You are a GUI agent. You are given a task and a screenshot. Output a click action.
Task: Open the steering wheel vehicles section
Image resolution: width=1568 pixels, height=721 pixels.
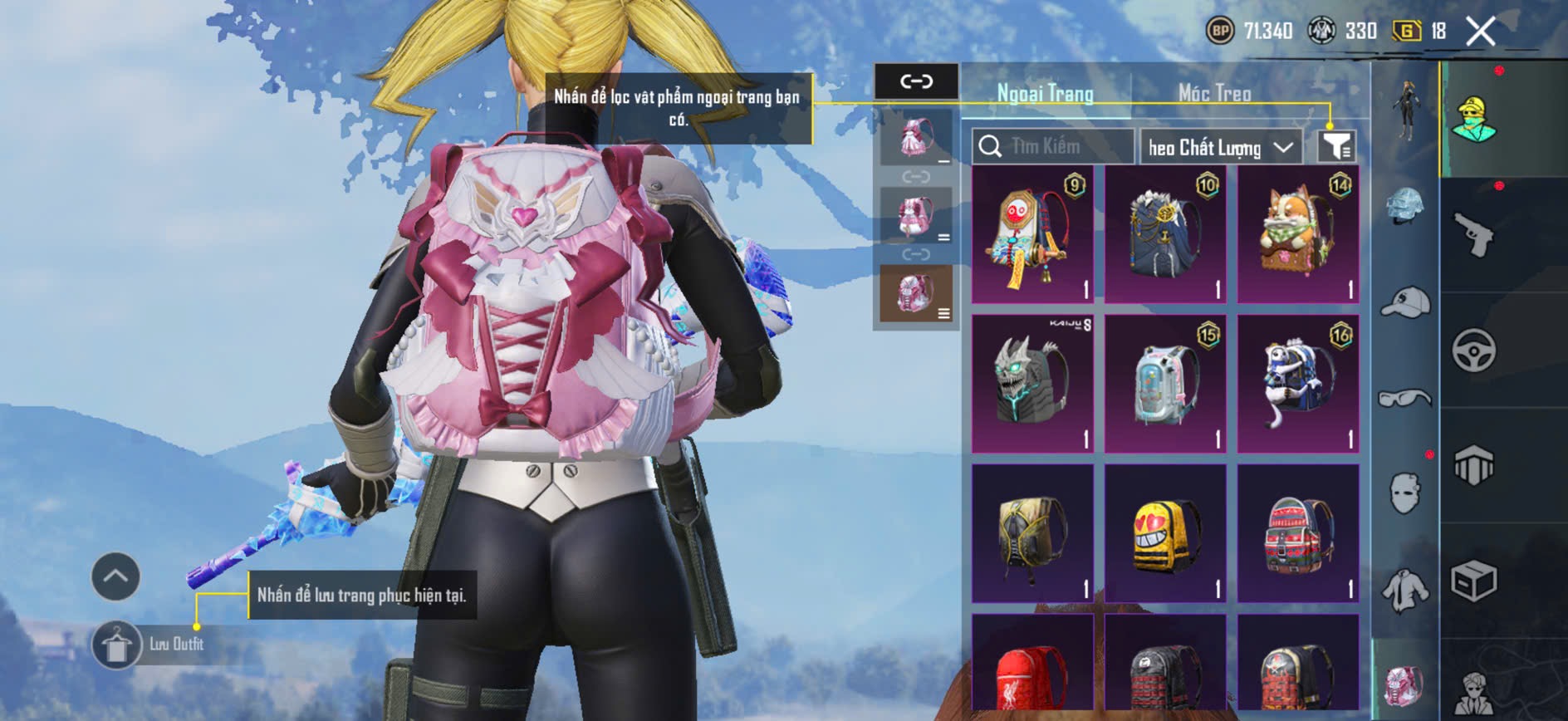click(x=1474, y=351)
